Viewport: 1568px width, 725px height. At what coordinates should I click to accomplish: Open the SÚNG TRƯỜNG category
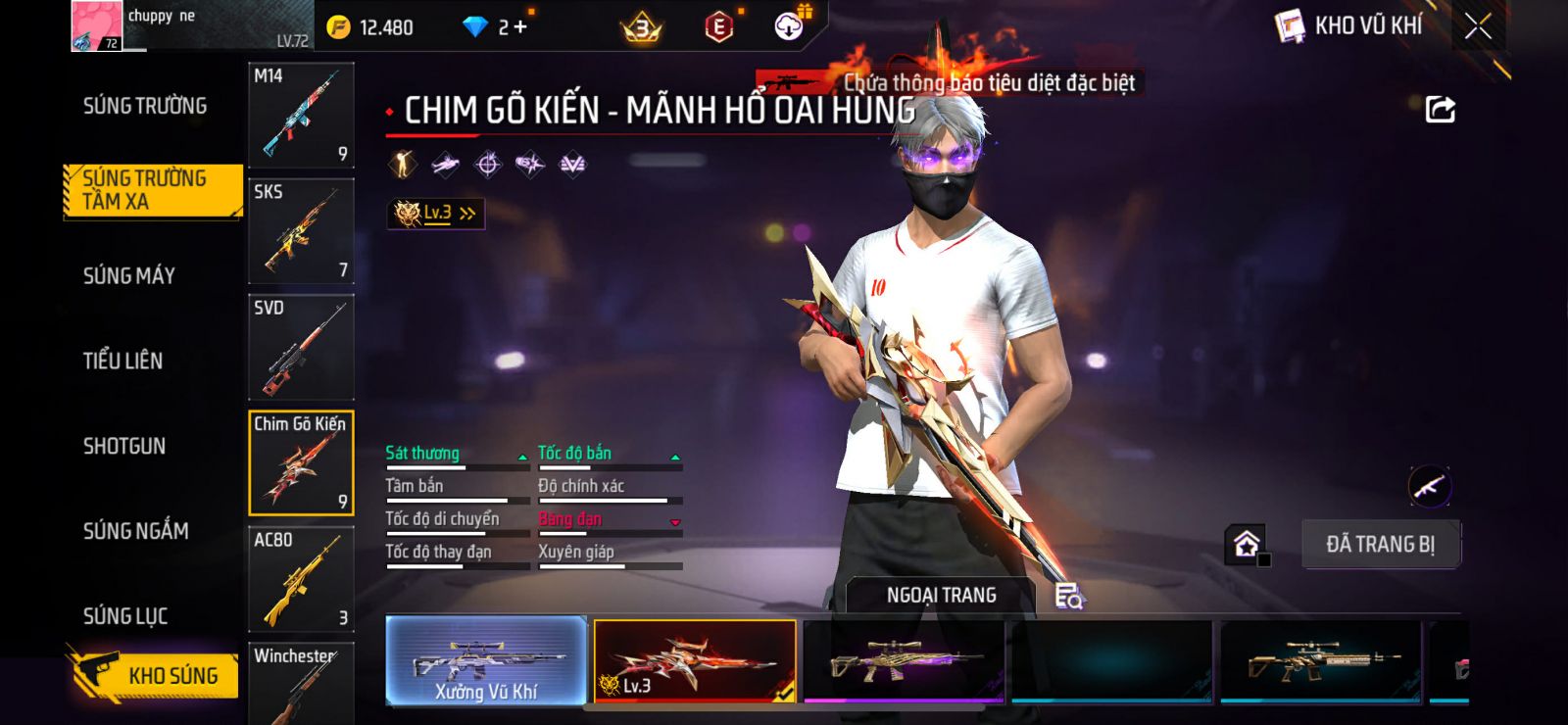point(145,106)
